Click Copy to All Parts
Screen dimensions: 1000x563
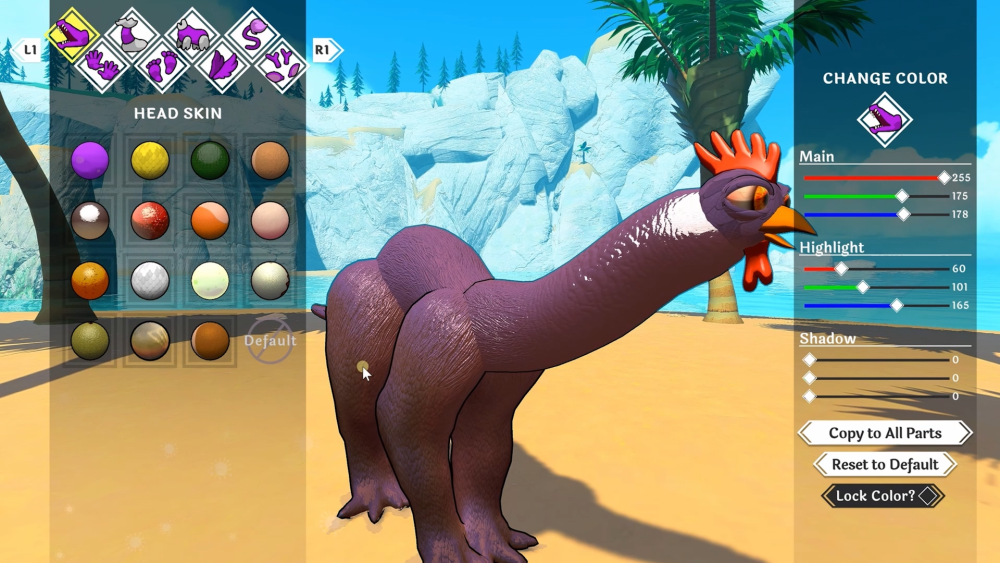click(885, 433)
